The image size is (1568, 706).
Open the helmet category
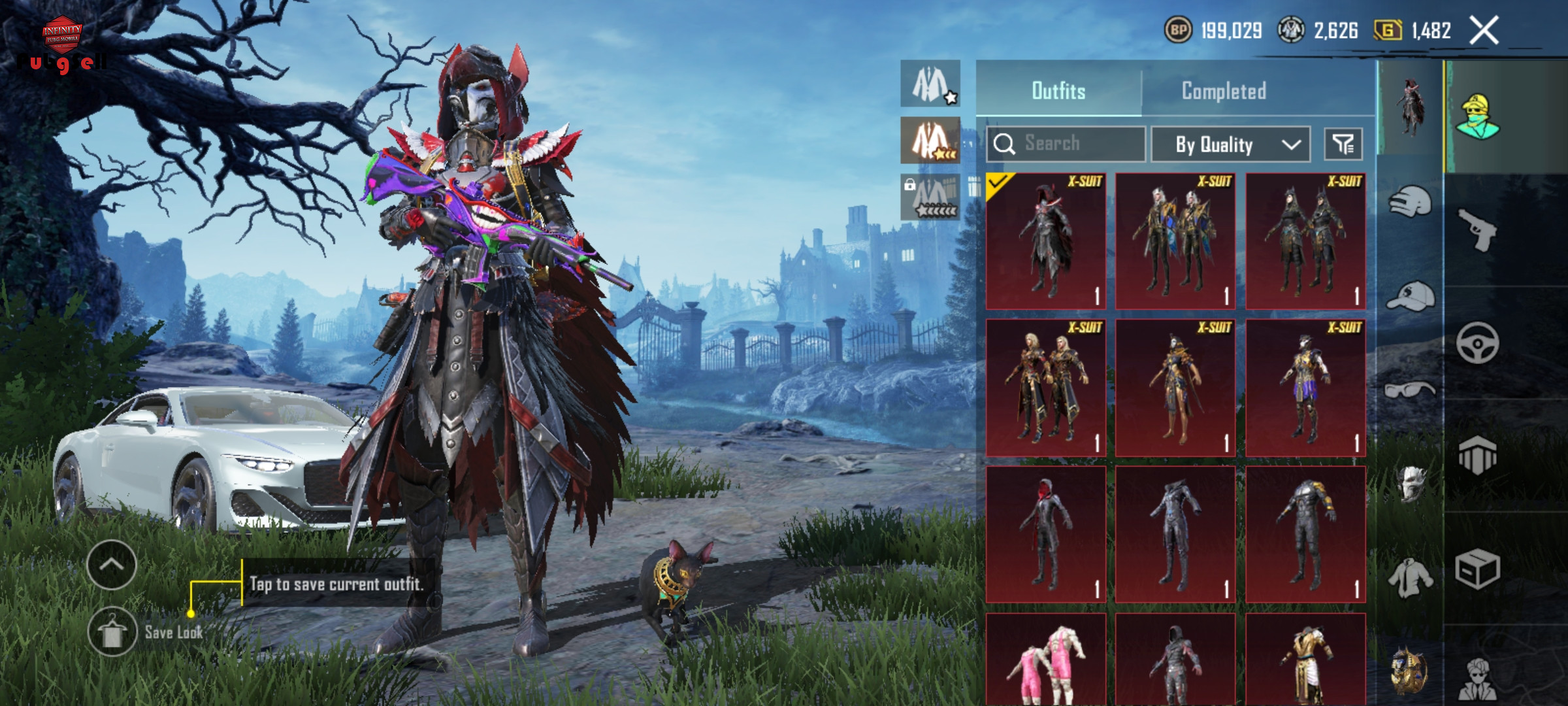pos(1410,202)
